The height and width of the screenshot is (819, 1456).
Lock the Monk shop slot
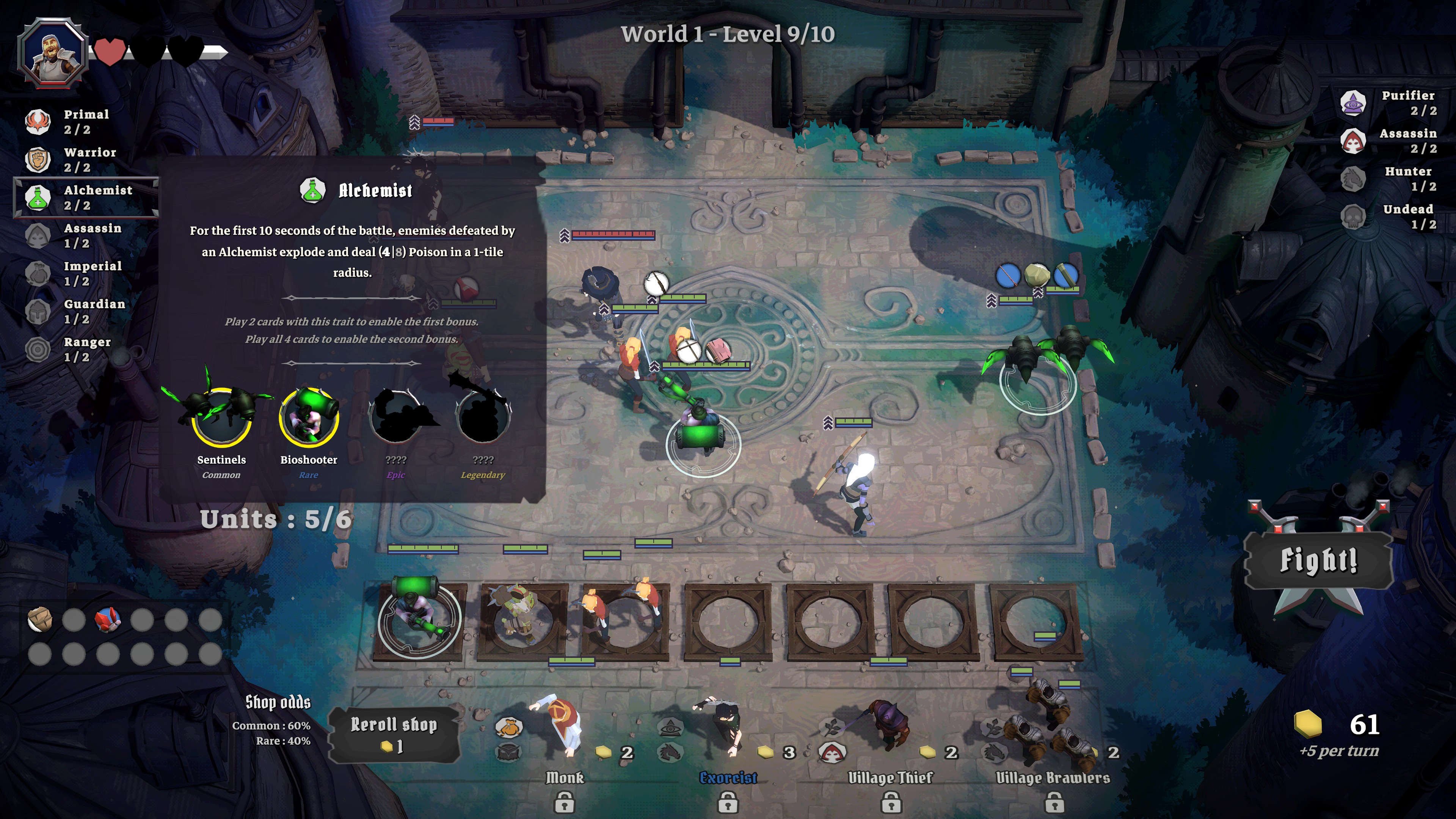[564, 802]
